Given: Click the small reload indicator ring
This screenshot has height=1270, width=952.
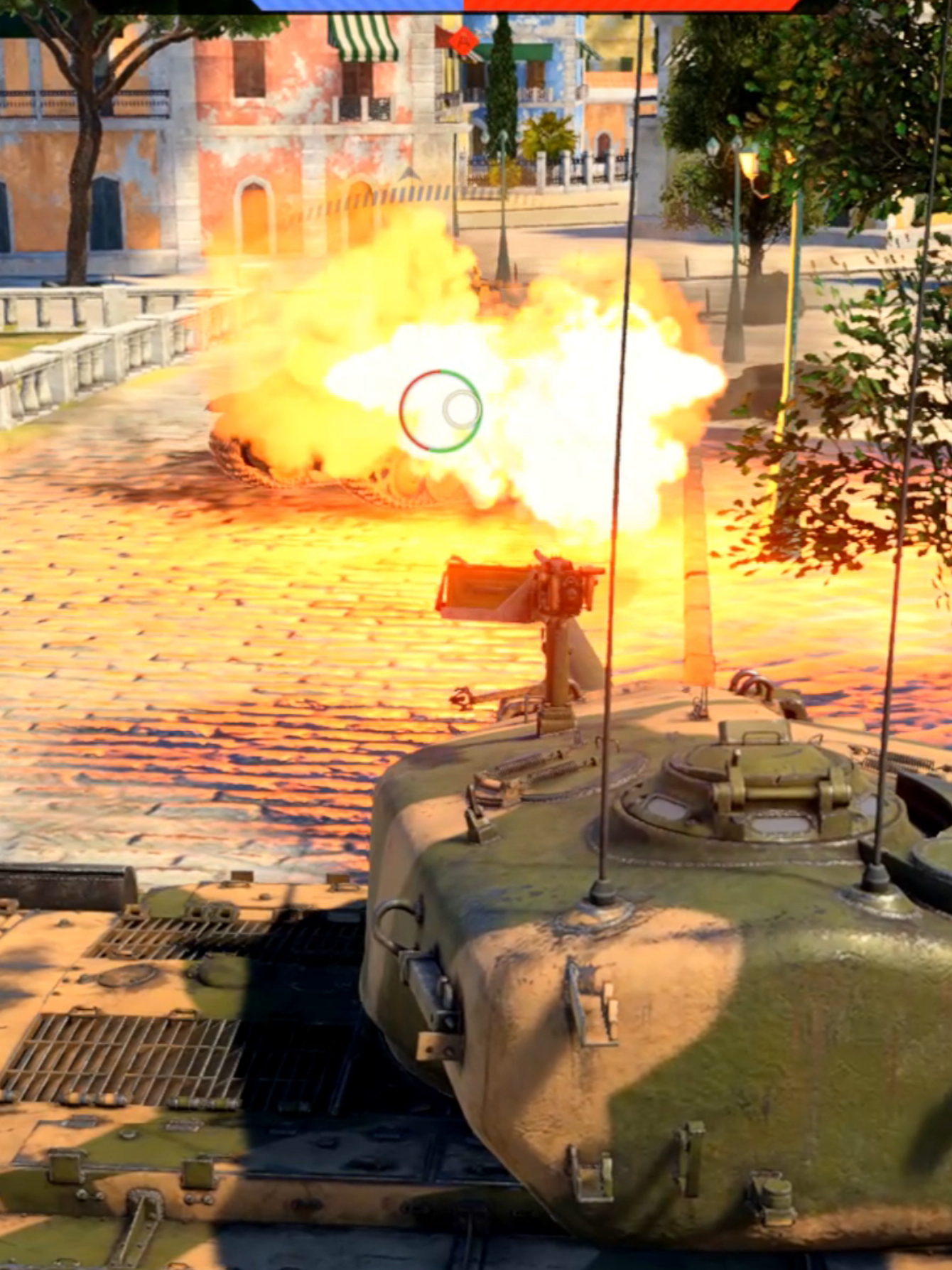Looking at the screenshot, I should [x=461, y=408].
